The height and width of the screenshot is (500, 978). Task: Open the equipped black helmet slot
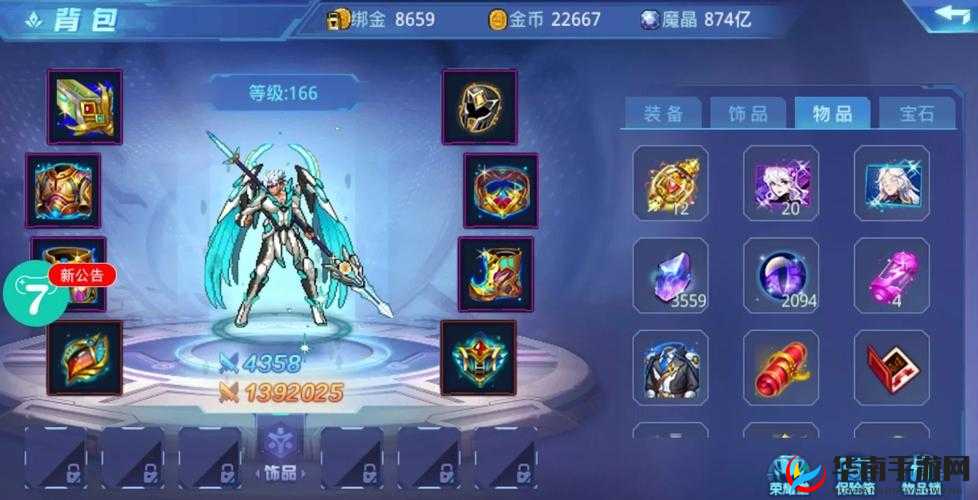[x=479, y=107]
